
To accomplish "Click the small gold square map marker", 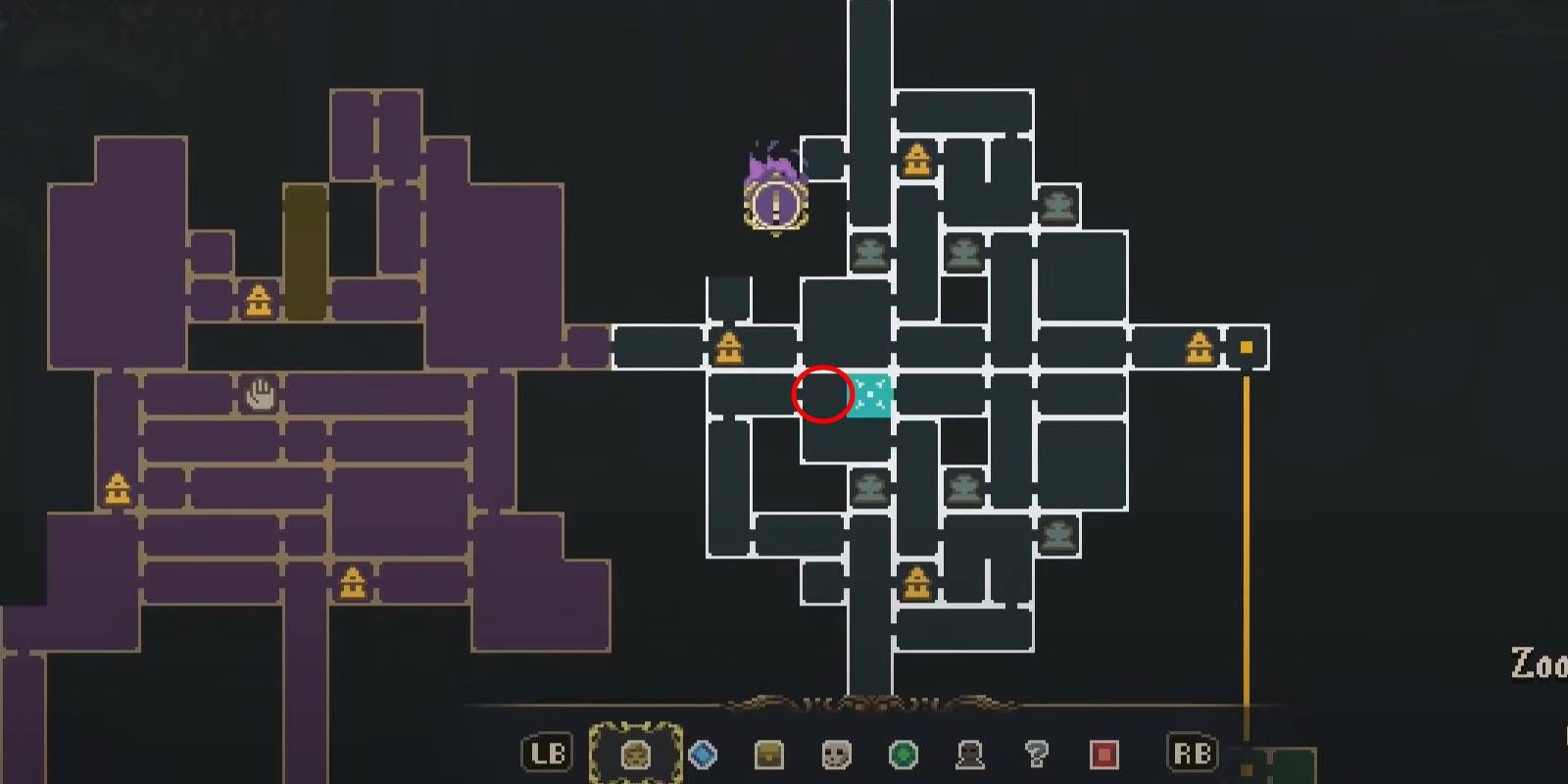I will click(x=1247, y=347).
